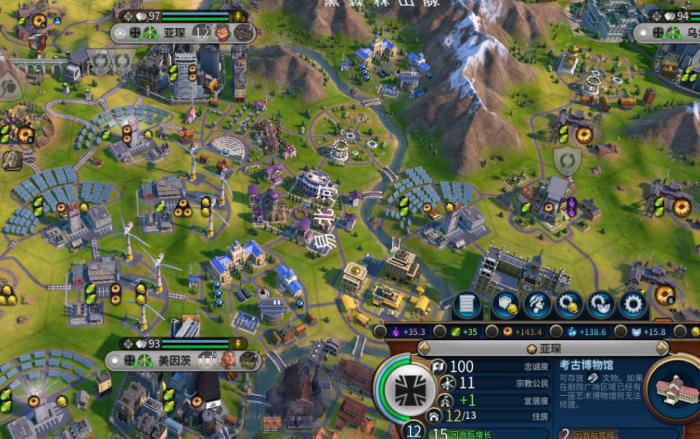Select the 美因茨 city banner

click(x=182, y=359)
